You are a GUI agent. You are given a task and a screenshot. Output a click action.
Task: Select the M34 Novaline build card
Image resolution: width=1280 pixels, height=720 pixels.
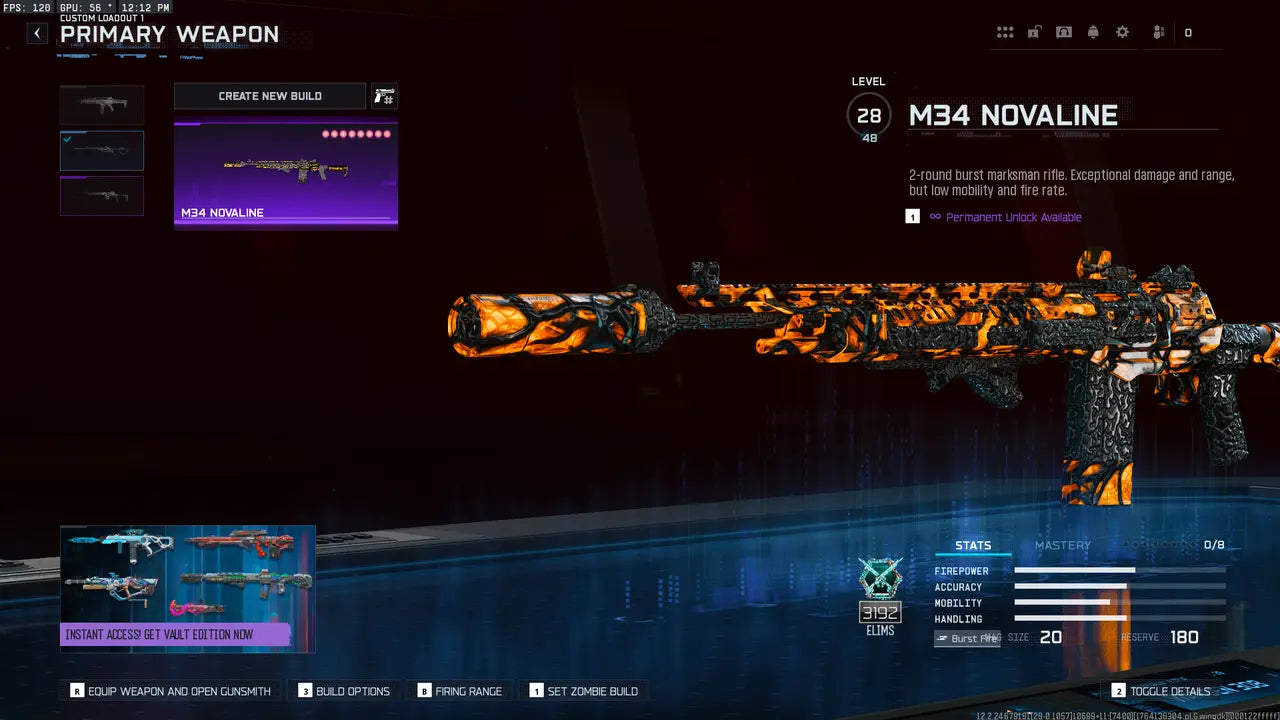coord(286,176)
